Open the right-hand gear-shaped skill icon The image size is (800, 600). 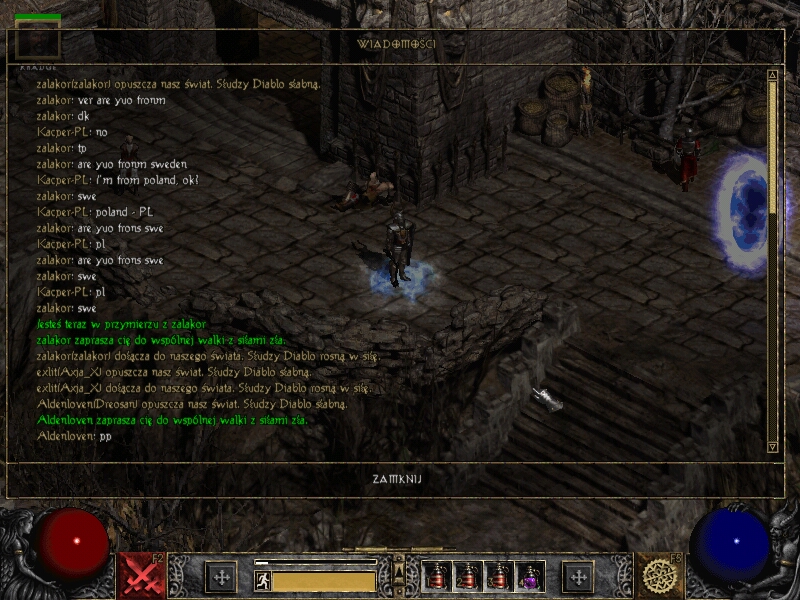pos(659,576)
